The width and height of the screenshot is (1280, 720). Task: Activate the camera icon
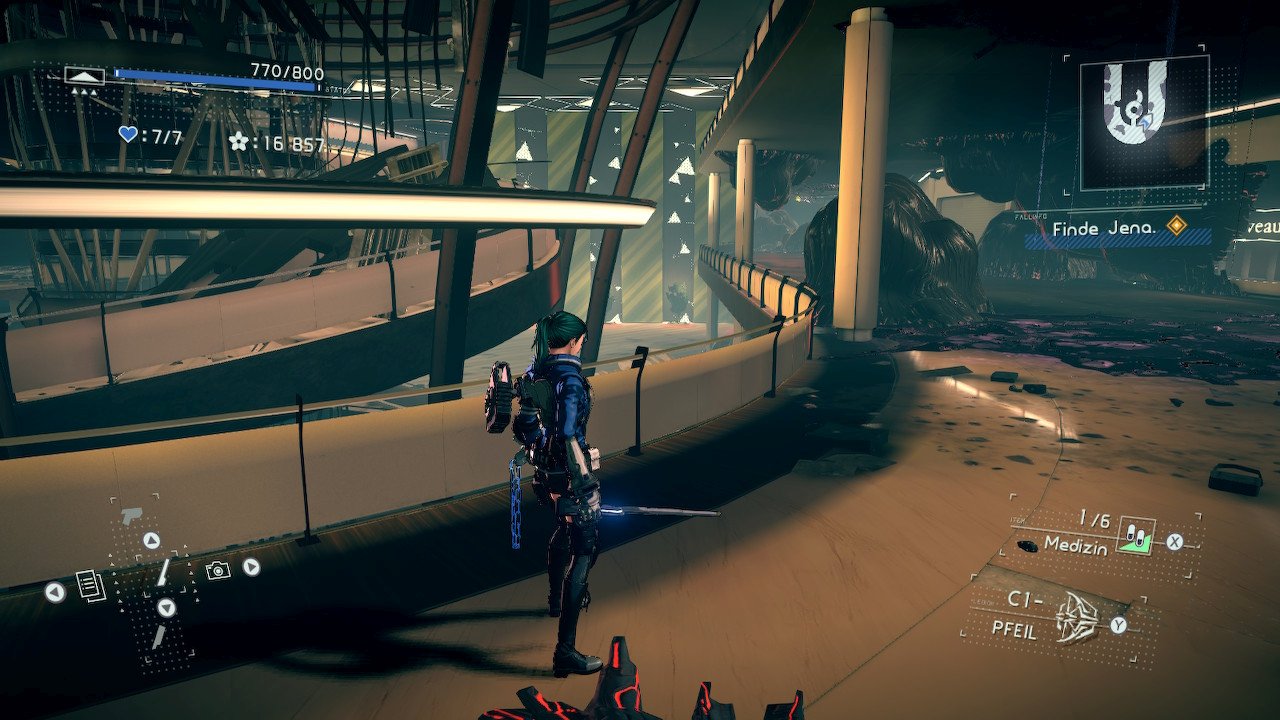[217, 569]
